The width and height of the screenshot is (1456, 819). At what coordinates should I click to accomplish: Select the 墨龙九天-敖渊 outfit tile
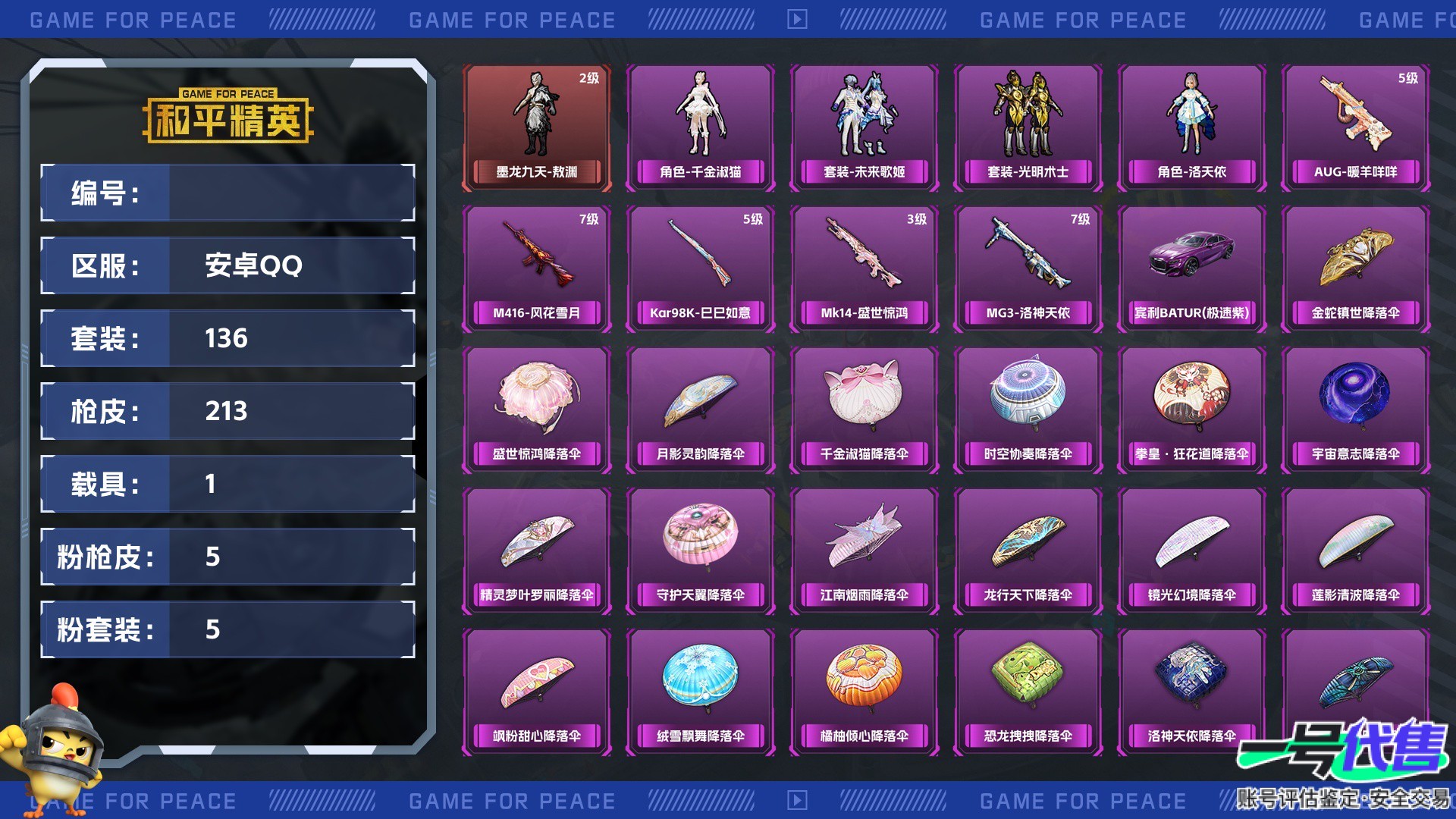click(x=537, y=127)
